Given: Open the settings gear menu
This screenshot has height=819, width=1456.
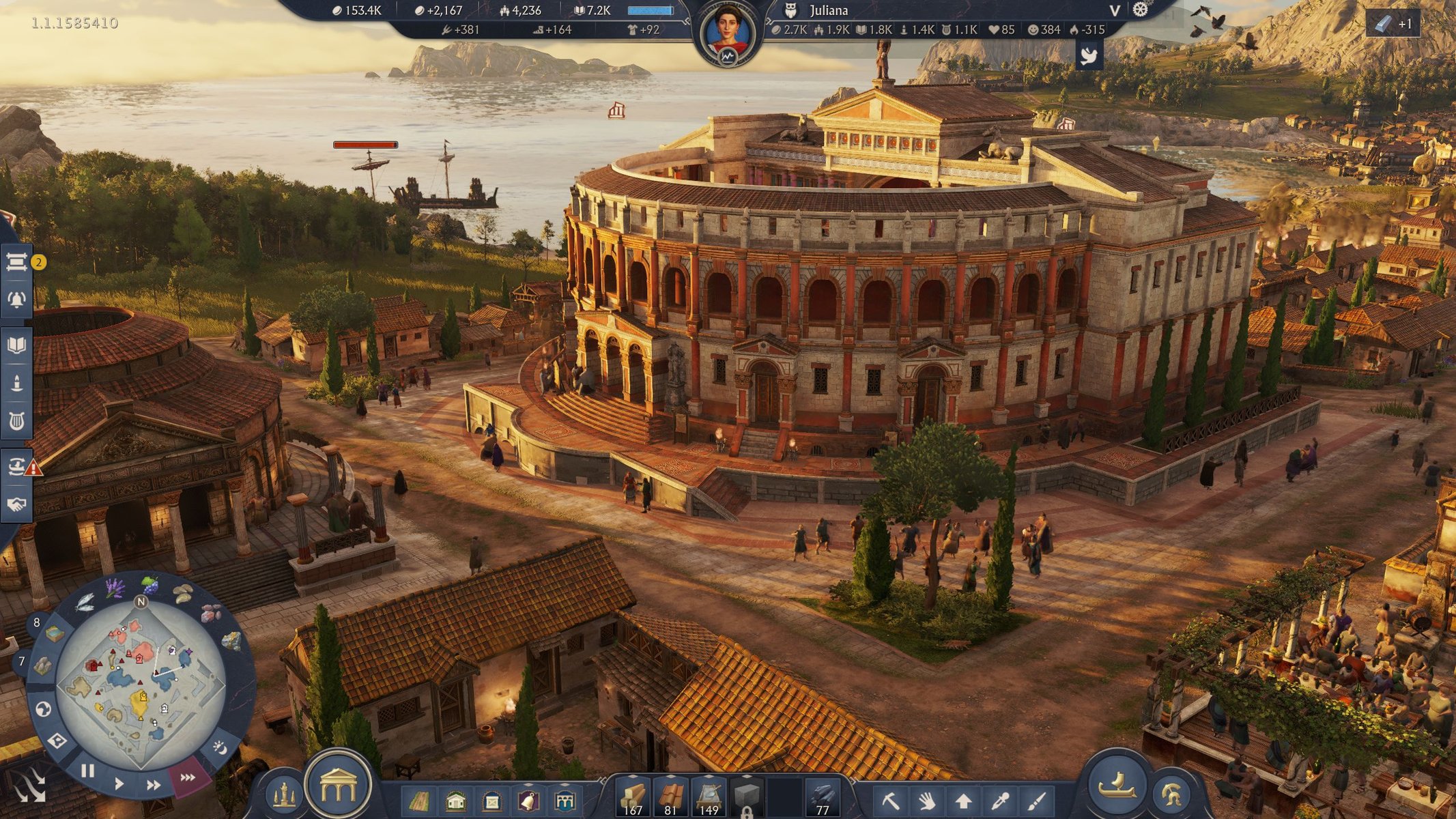Looking at the screenshot, I should [x=1141, y=10].
